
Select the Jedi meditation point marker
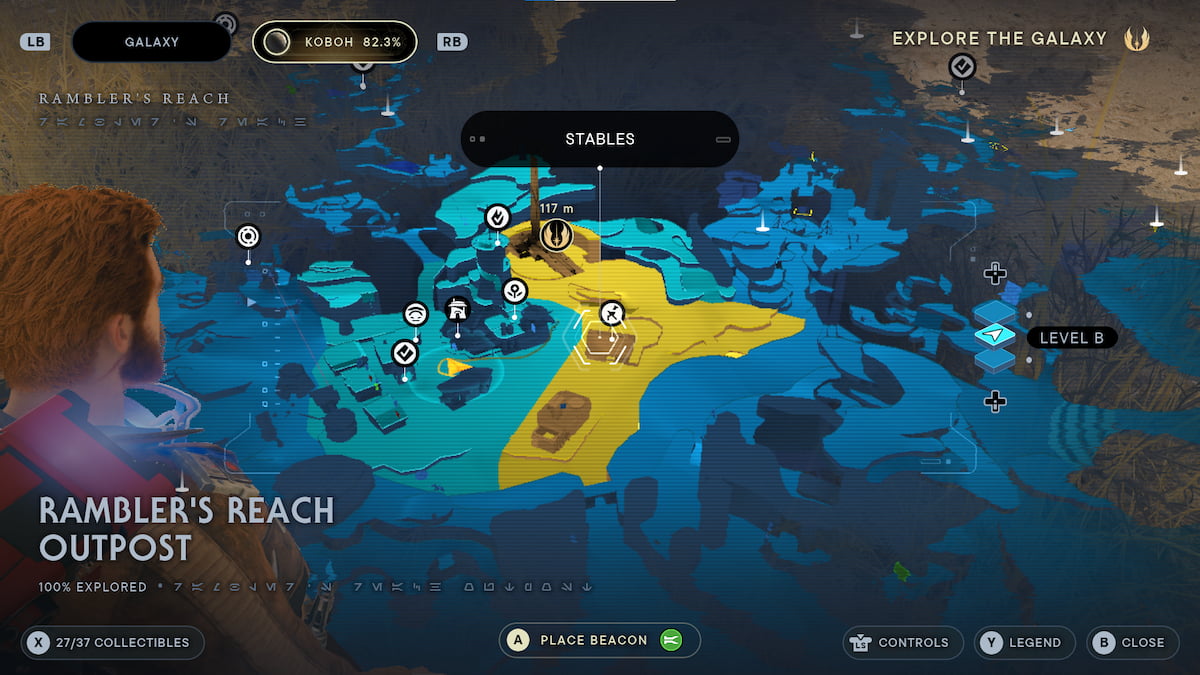pos(556,235)
